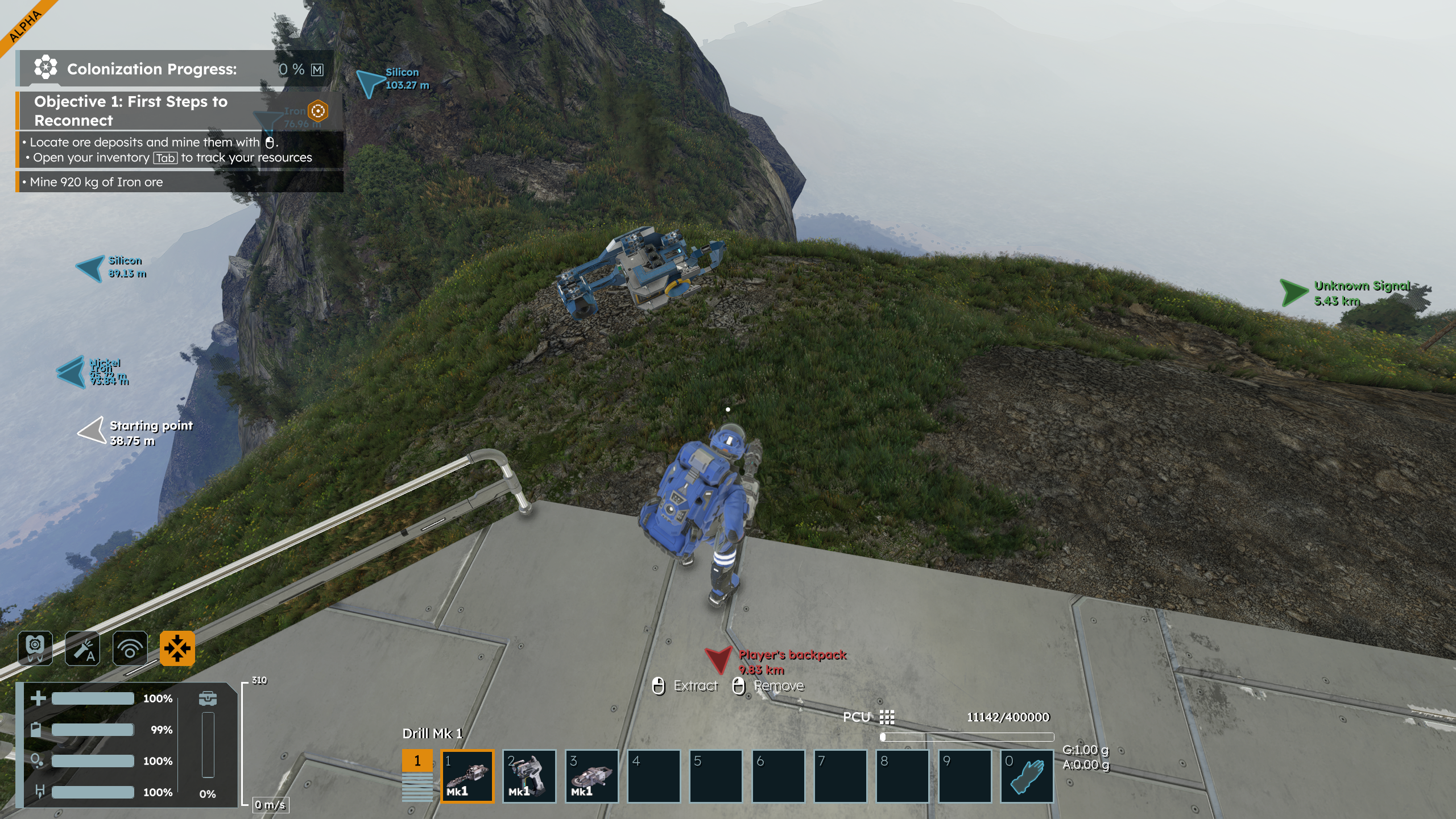This screenshot has height=819, width=1456.
Task: Select the Silicon 89.13 m marker
Action: 91,268
